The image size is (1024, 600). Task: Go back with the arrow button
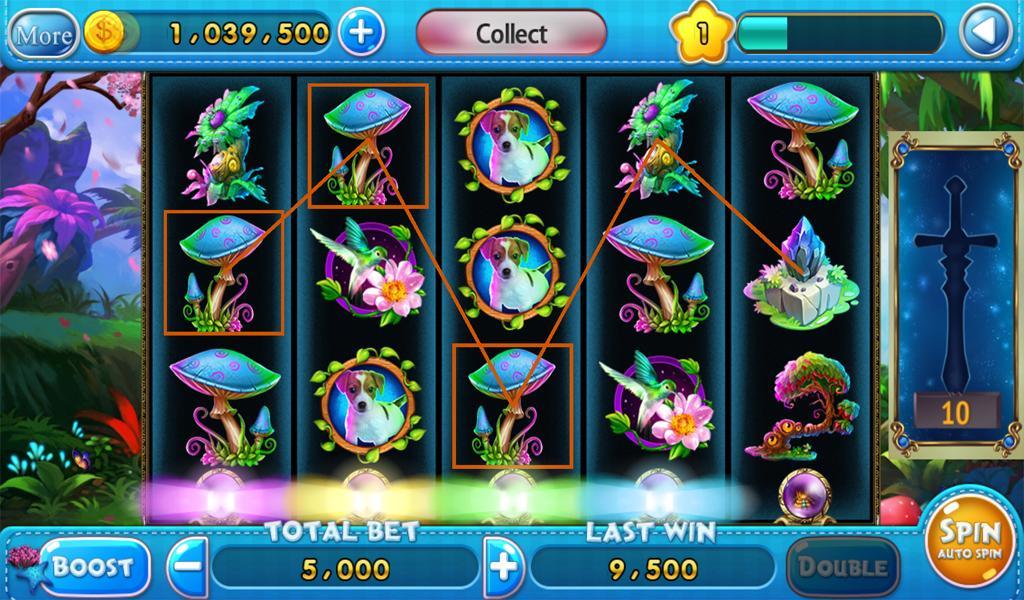[x=986, y=34]
